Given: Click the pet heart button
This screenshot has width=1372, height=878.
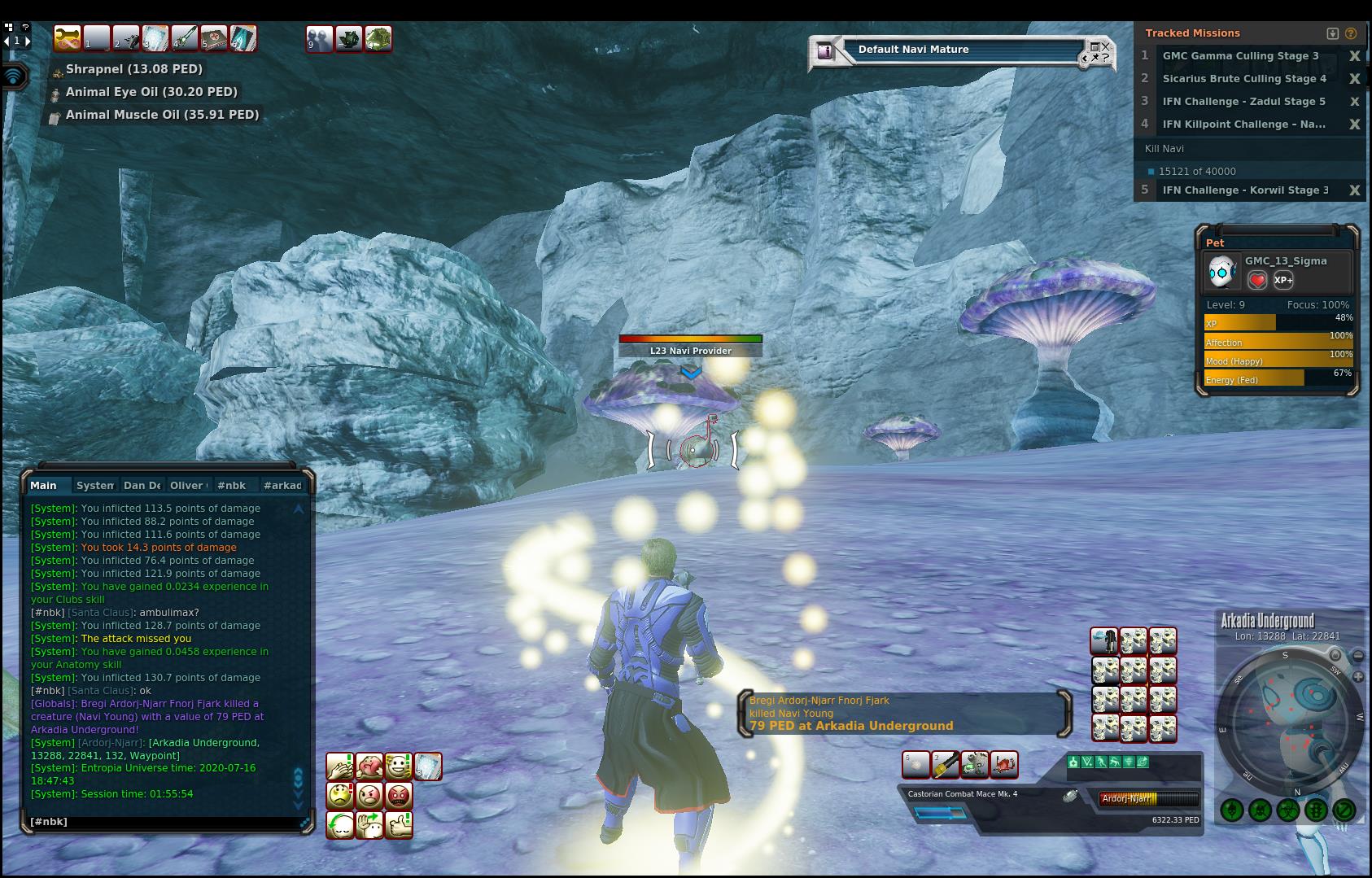Looking at the screenshot, I should pos(1257,281).
